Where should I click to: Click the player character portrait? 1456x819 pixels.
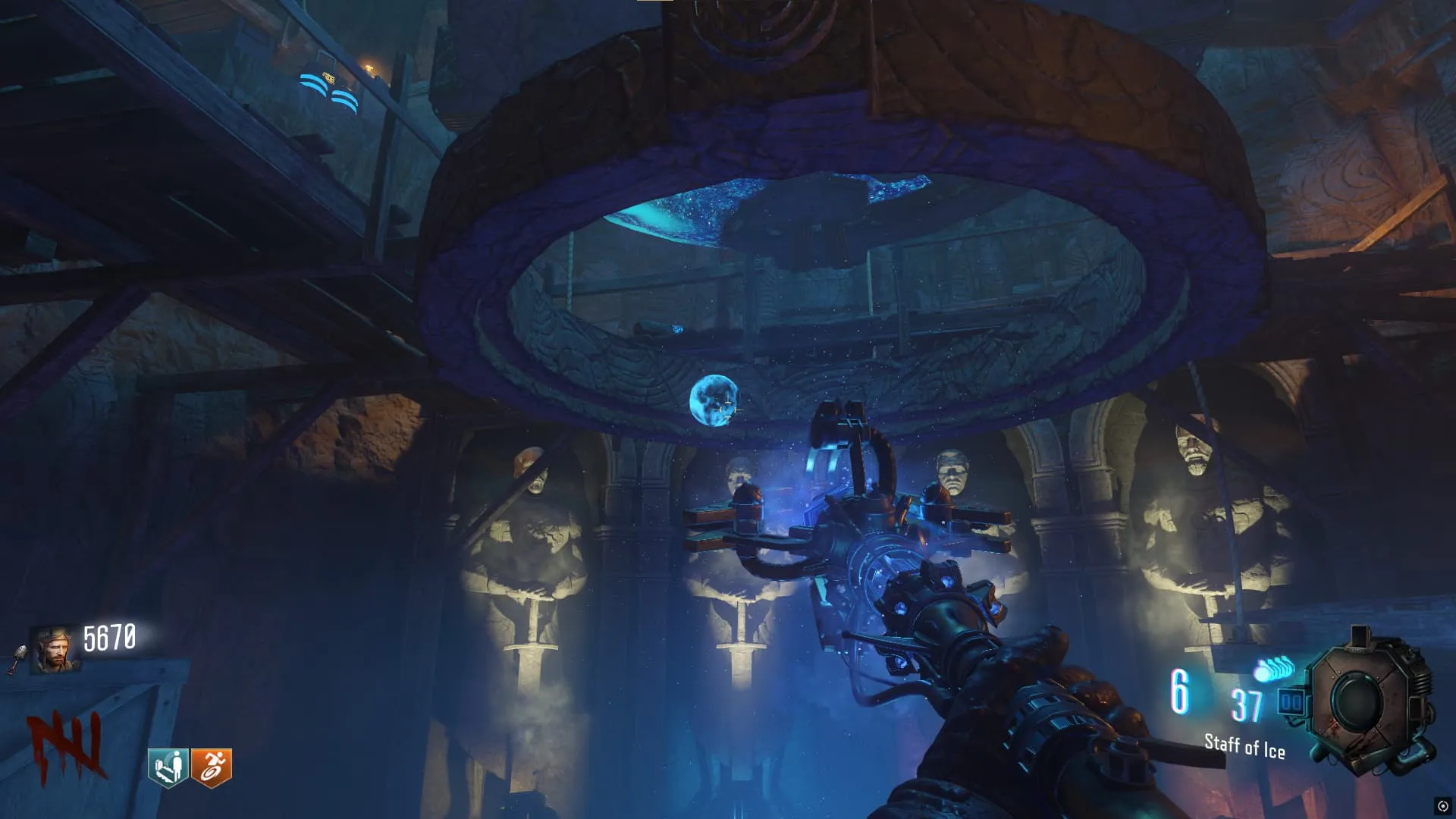coord(54,650)
